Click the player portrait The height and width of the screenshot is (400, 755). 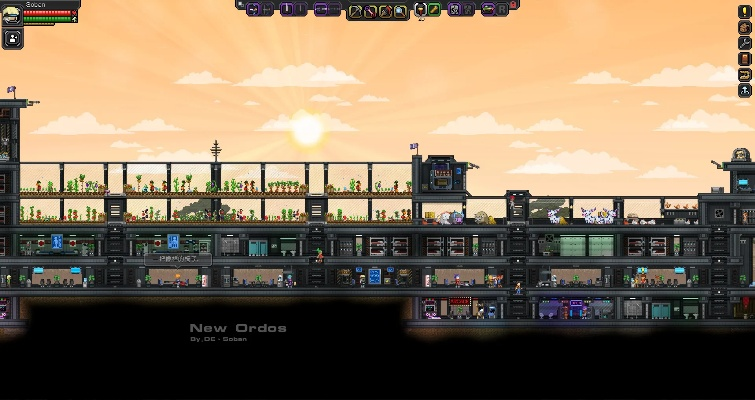tap(11, 13)
